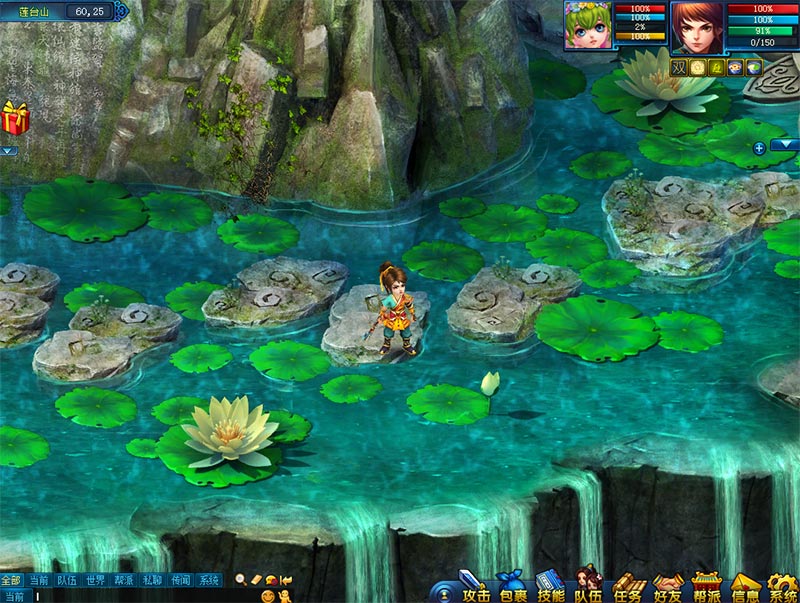
Task: Open the smiley emoji picker
Action: (x=268, y=595)
